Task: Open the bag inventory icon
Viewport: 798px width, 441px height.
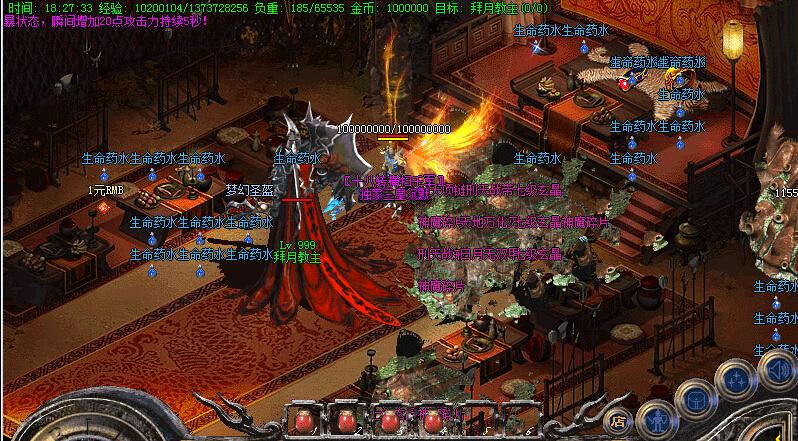Action: click(694, 400)
